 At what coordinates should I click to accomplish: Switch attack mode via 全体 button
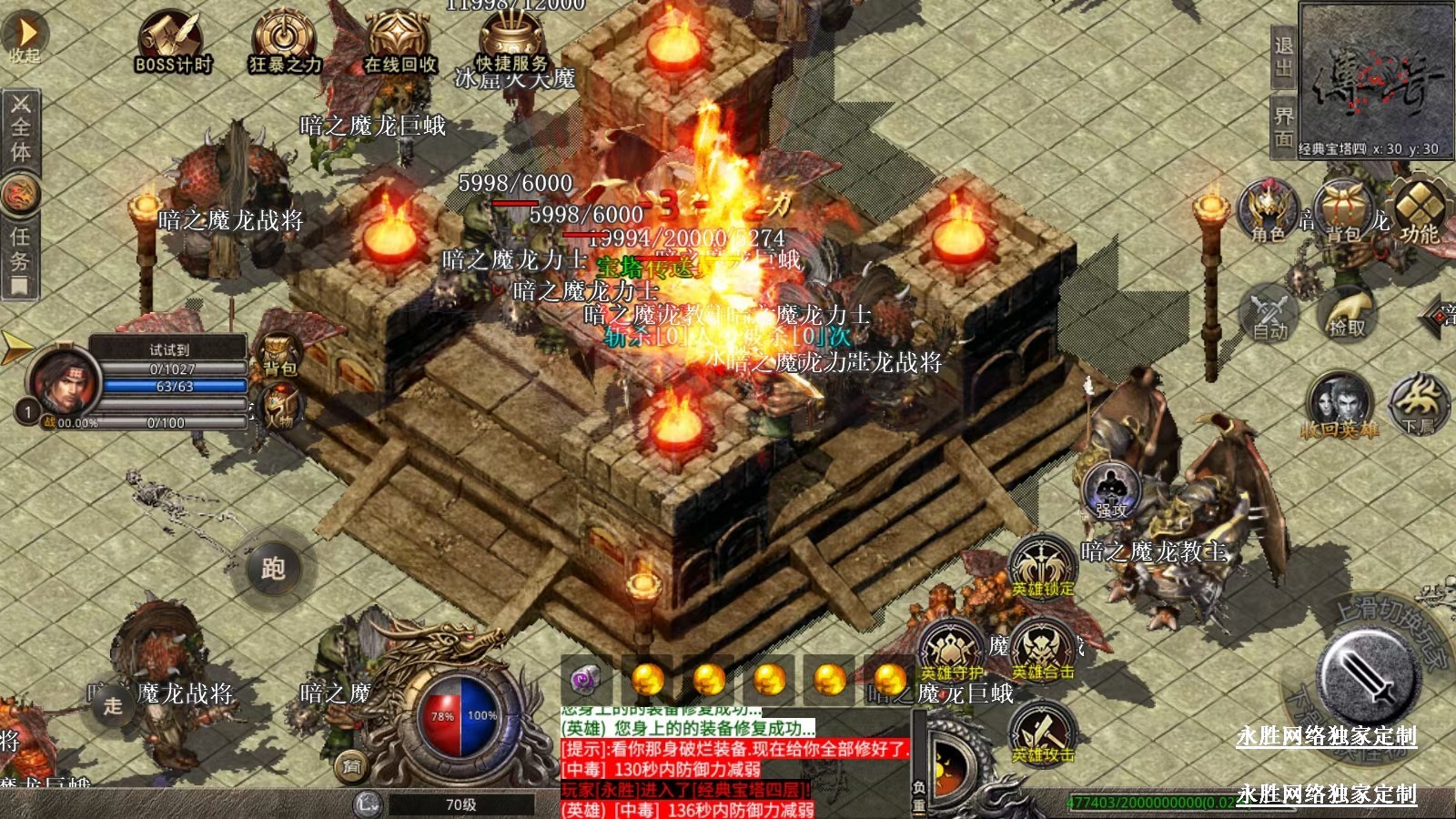(x=20, y=127)
